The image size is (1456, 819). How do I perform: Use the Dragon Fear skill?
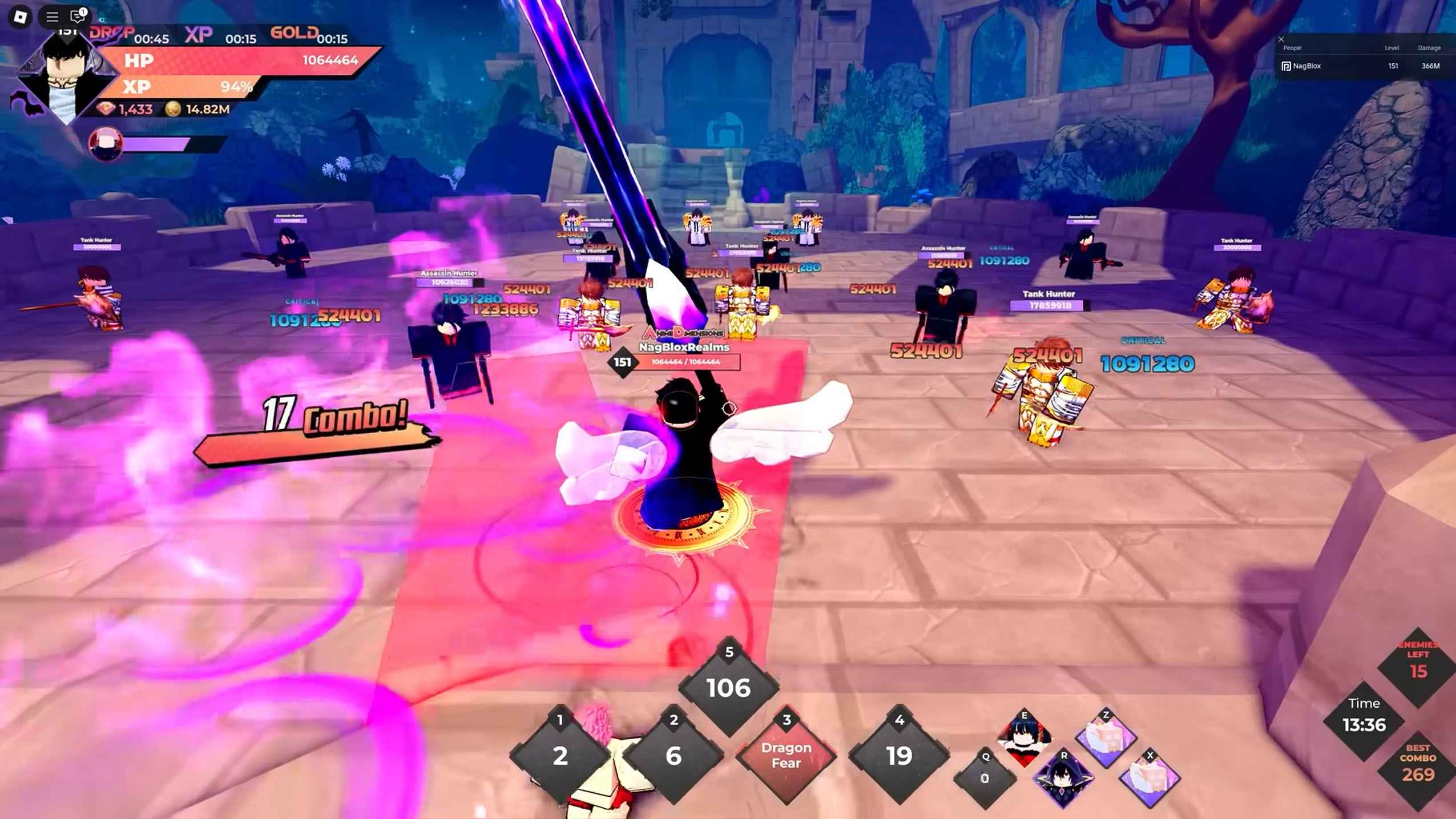tap(787, 755)
